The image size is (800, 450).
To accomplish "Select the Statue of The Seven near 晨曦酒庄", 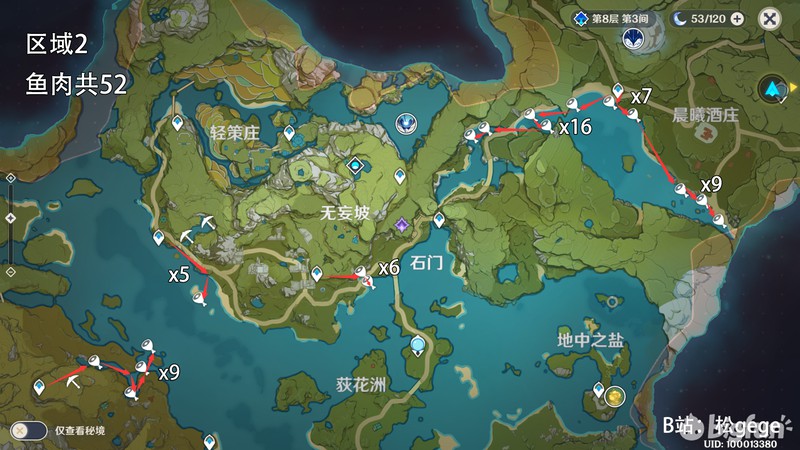I will point(633,39).
